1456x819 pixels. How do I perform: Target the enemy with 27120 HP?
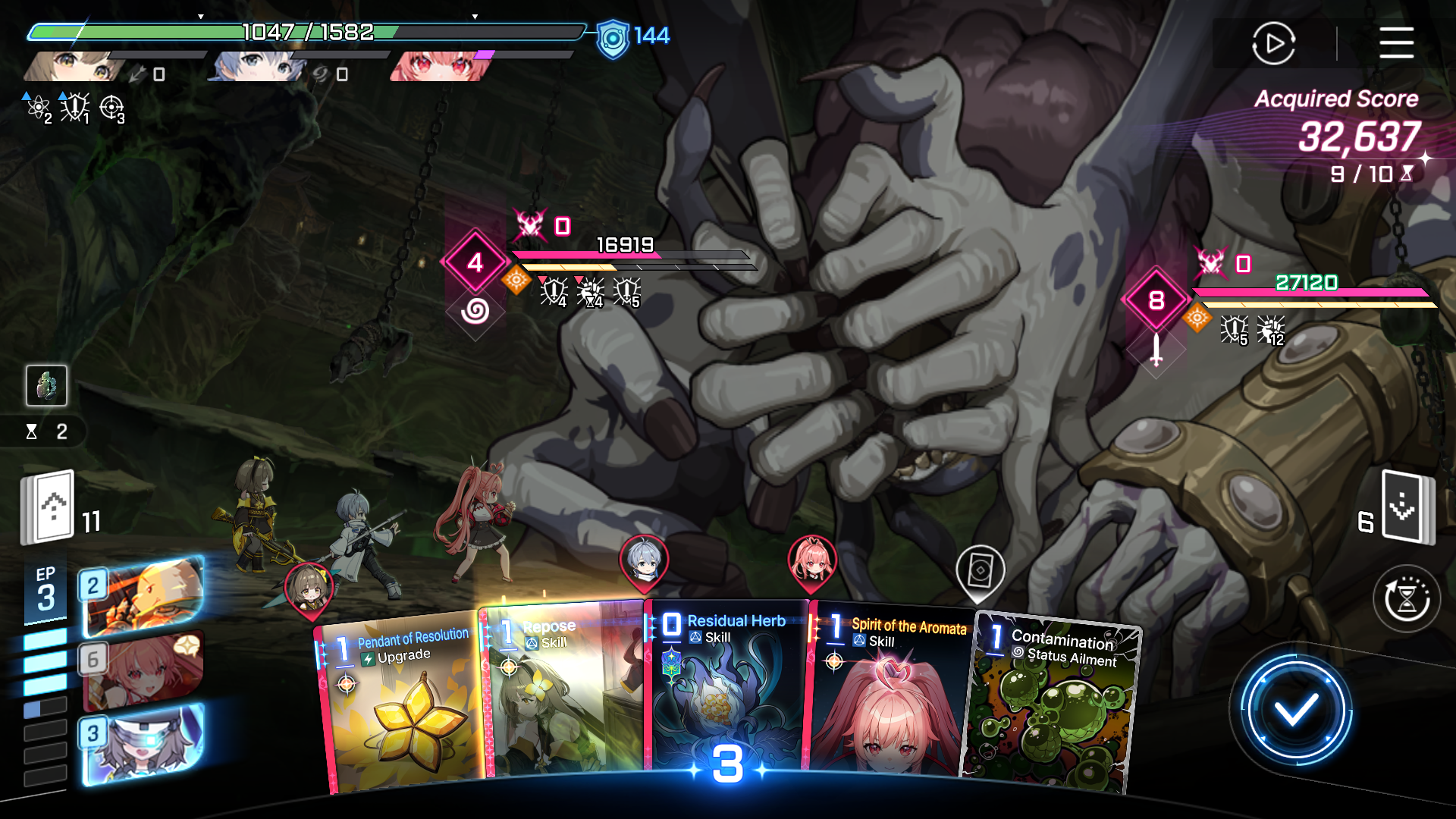pyautogui.click(x=1156, y=300)
